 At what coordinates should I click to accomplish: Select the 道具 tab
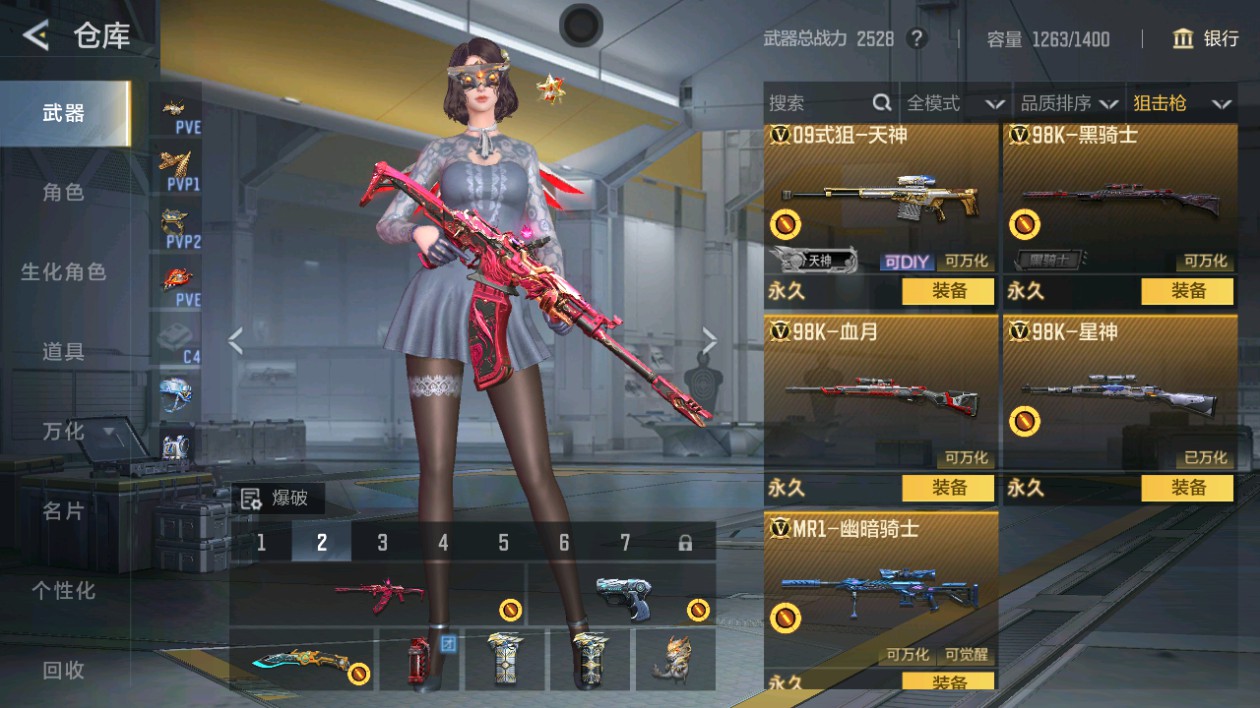64,351
